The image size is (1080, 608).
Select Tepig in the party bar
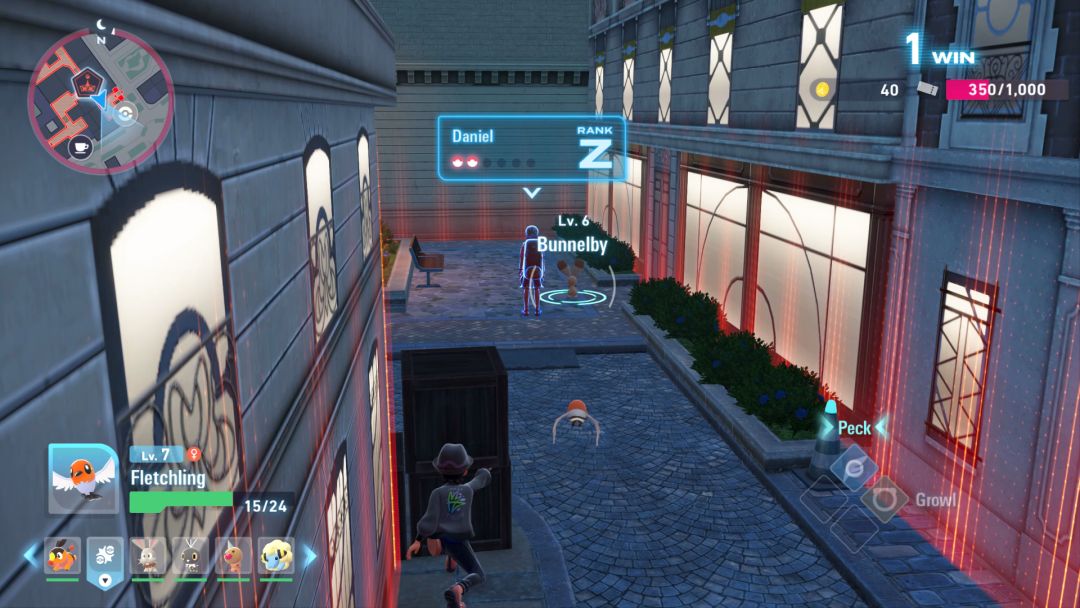pos(61,556)
